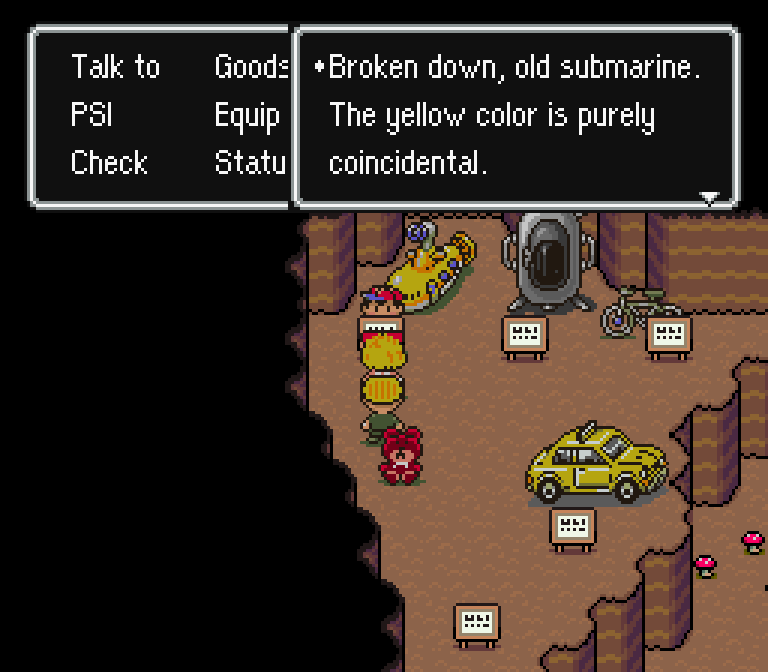Viewport: 768px width, 672px height.
Task: Select the Equip option
Action: (x=247, y=116)
